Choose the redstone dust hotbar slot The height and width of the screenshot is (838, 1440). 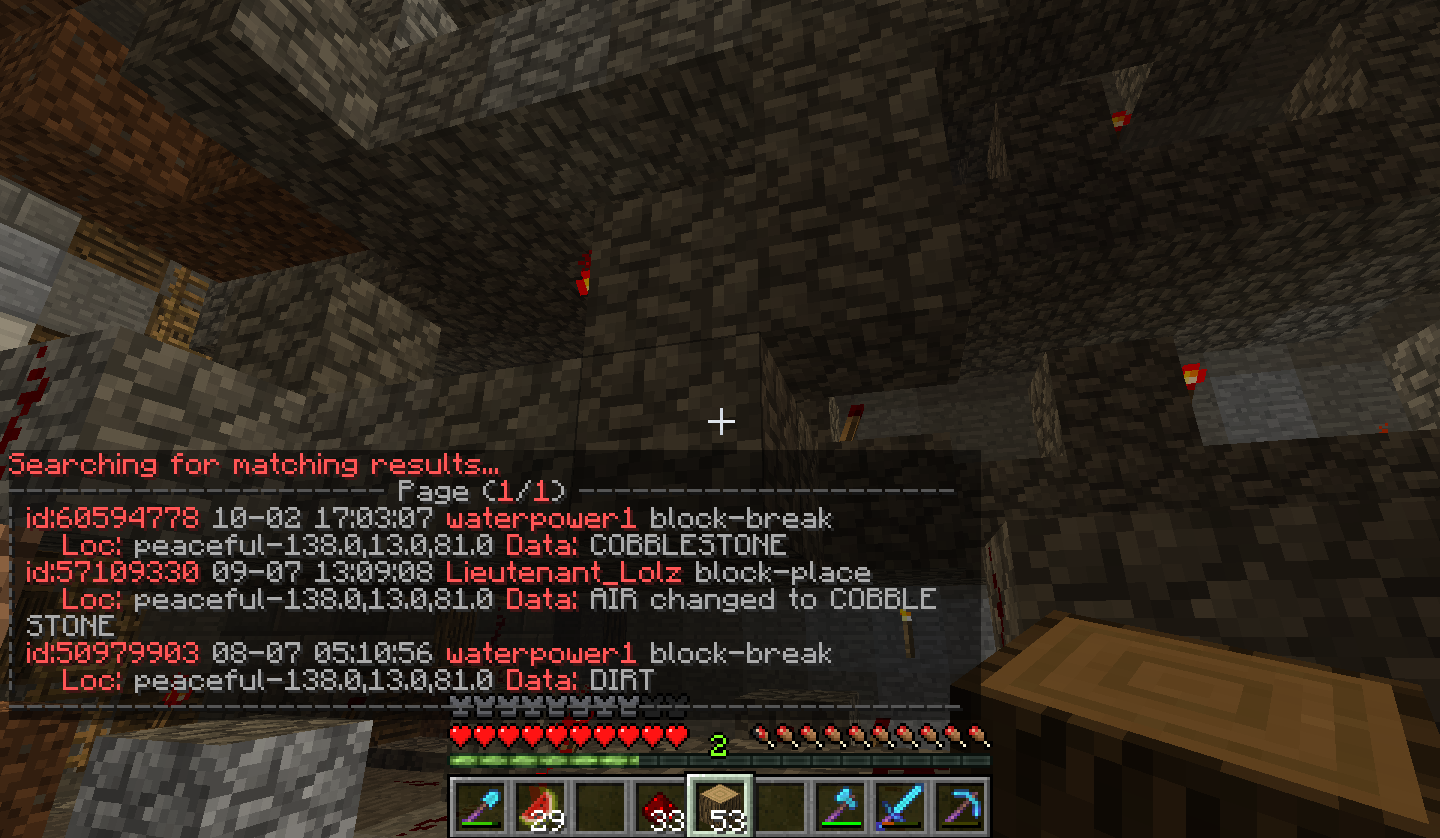(x=659, y=806)
